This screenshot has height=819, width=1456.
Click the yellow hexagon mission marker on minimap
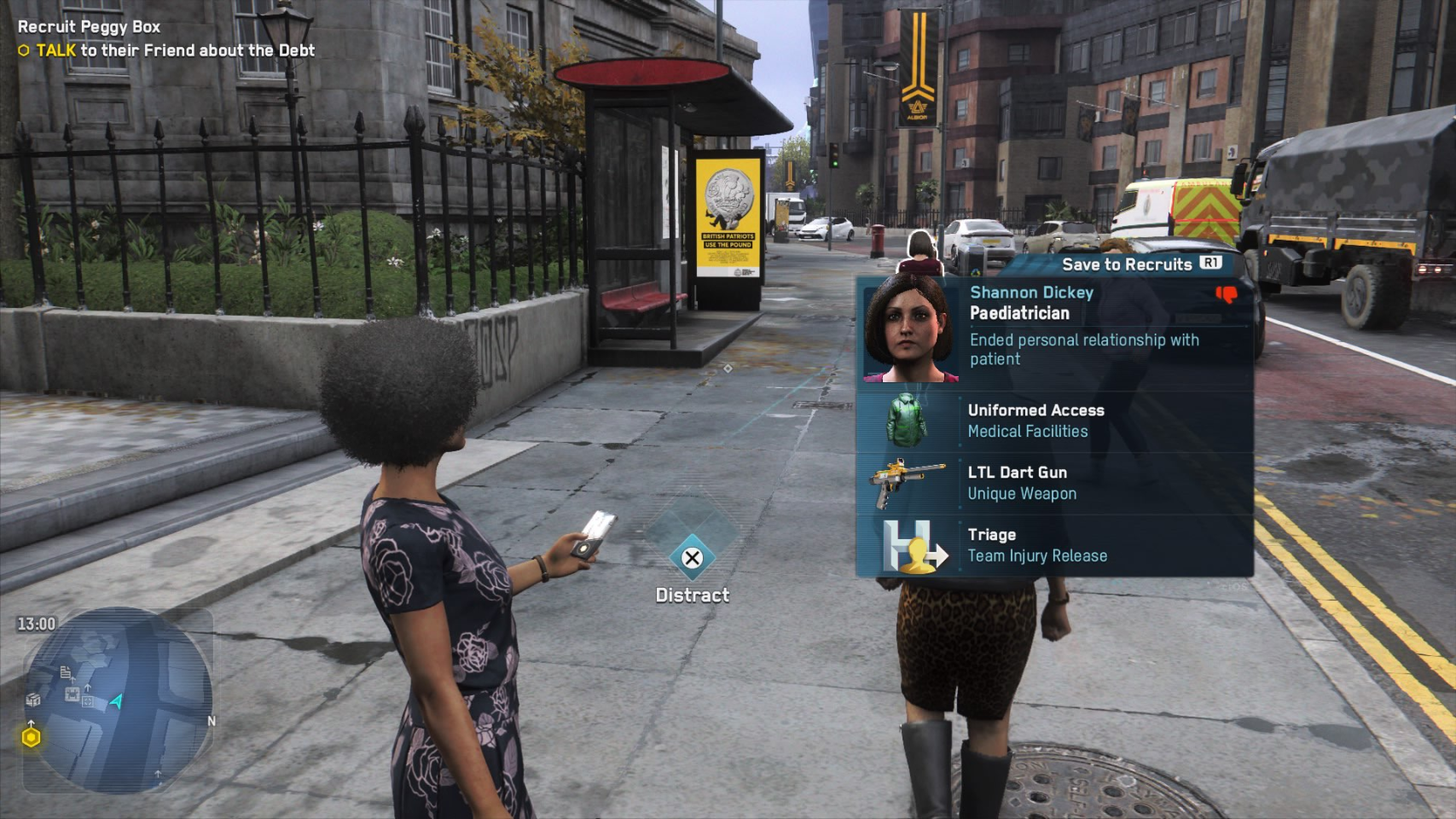click(31, 737)
